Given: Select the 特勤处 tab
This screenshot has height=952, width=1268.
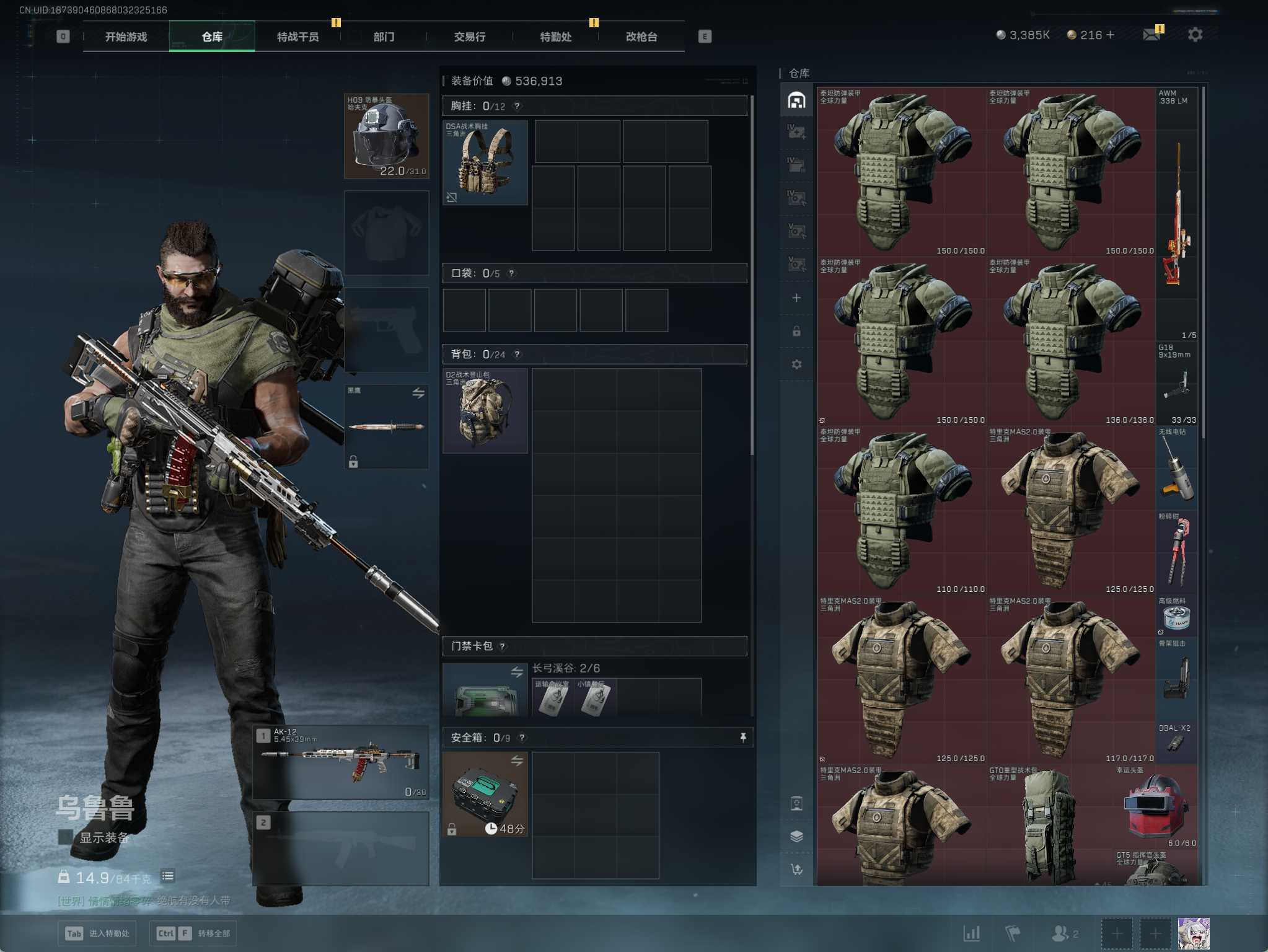Looking at the screenshot, I should (555, 37).
